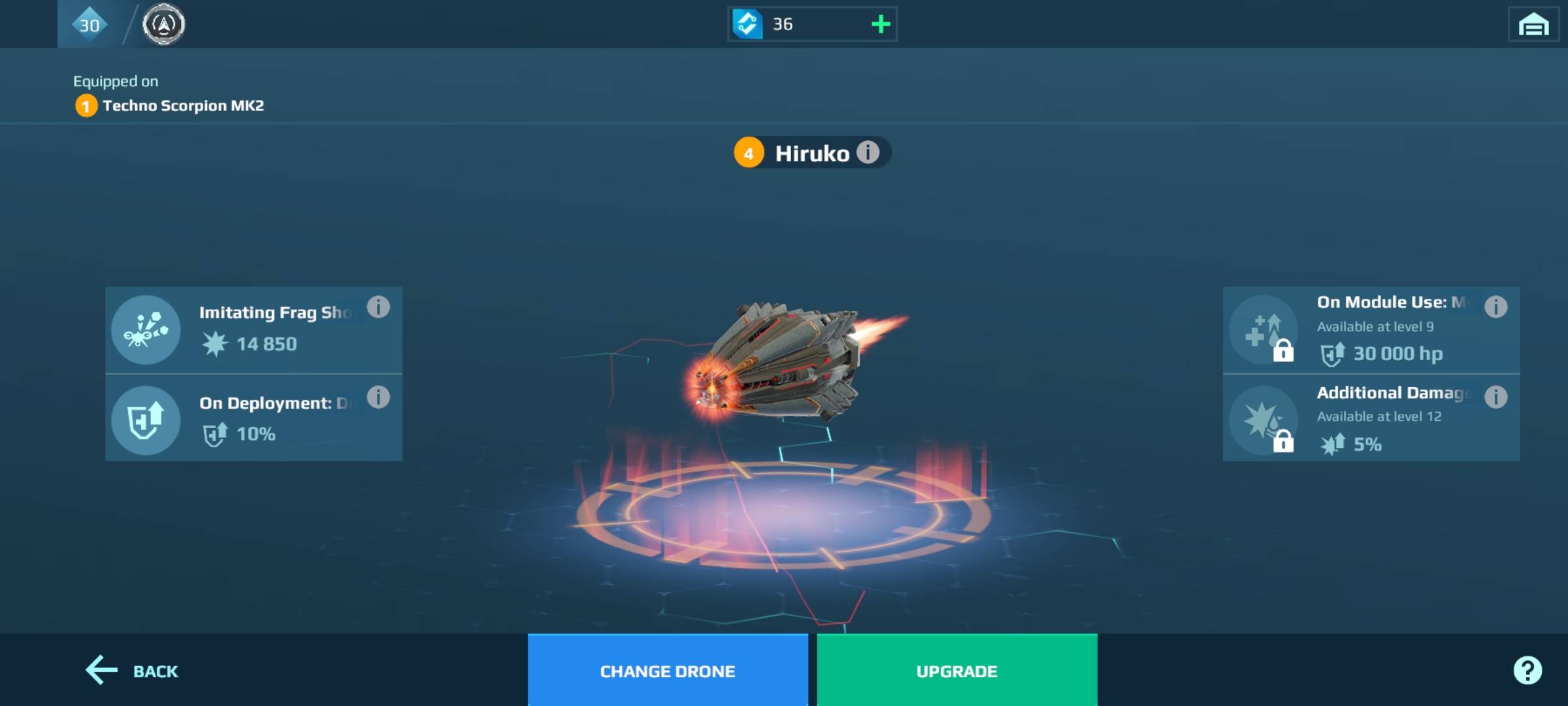The width and height of the screenshot is (1568, 706).
Task: View On Deployment ability info
Action: pos(378,397)
